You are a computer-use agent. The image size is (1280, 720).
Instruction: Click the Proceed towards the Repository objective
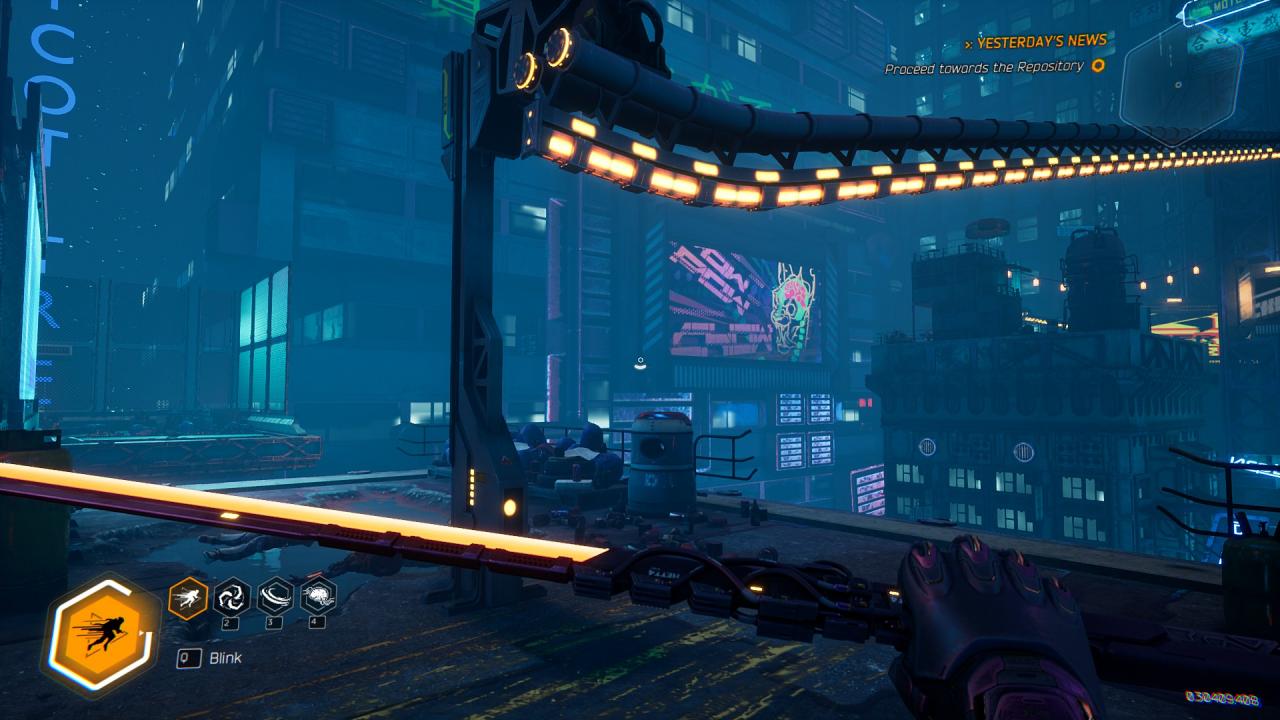pos(984,67)
